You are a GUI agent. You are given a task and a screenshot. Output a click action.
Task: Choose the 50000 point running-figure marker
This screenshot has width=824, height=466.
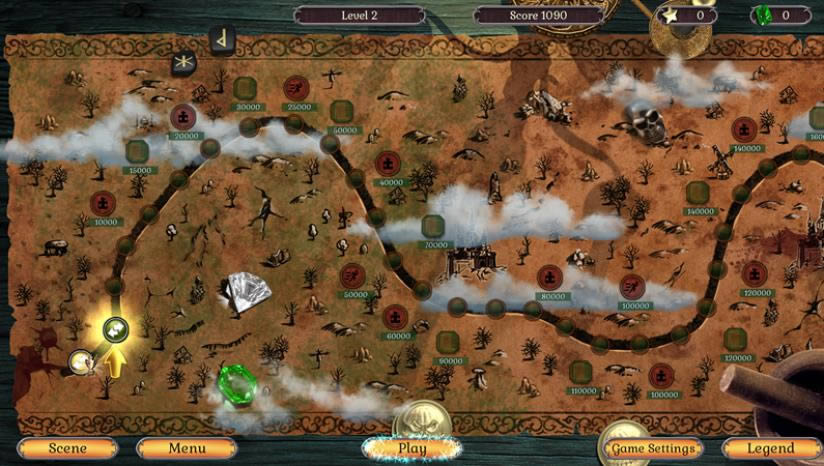pos(353,275)
